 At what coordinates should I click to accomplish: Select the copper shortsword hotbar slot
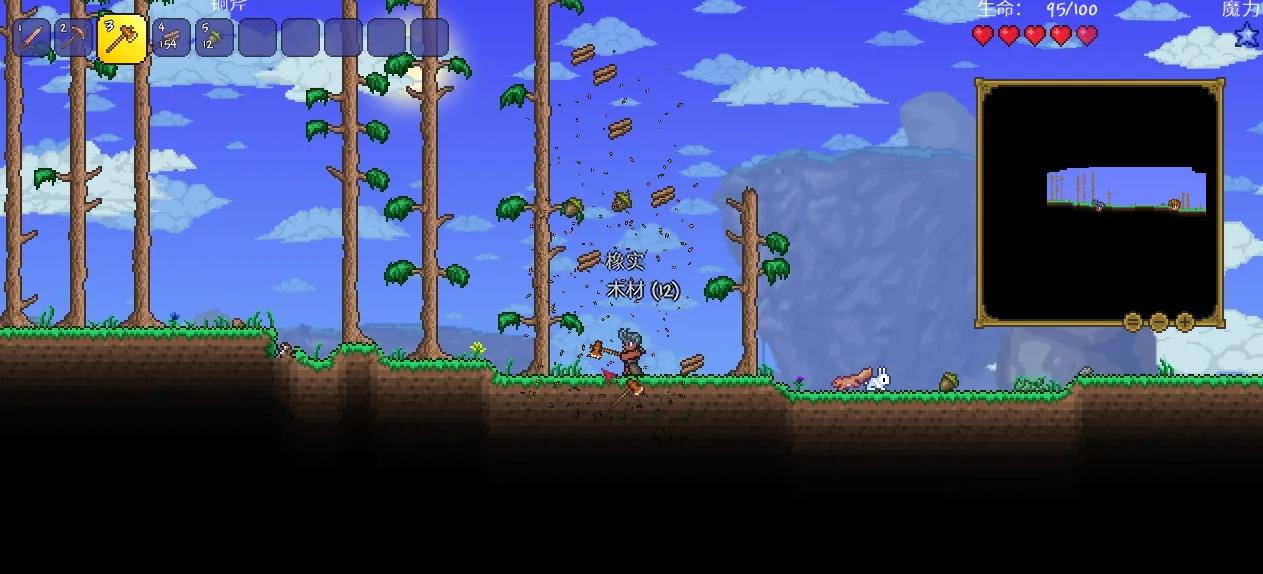pyautogui.click(x=31, y=38)
